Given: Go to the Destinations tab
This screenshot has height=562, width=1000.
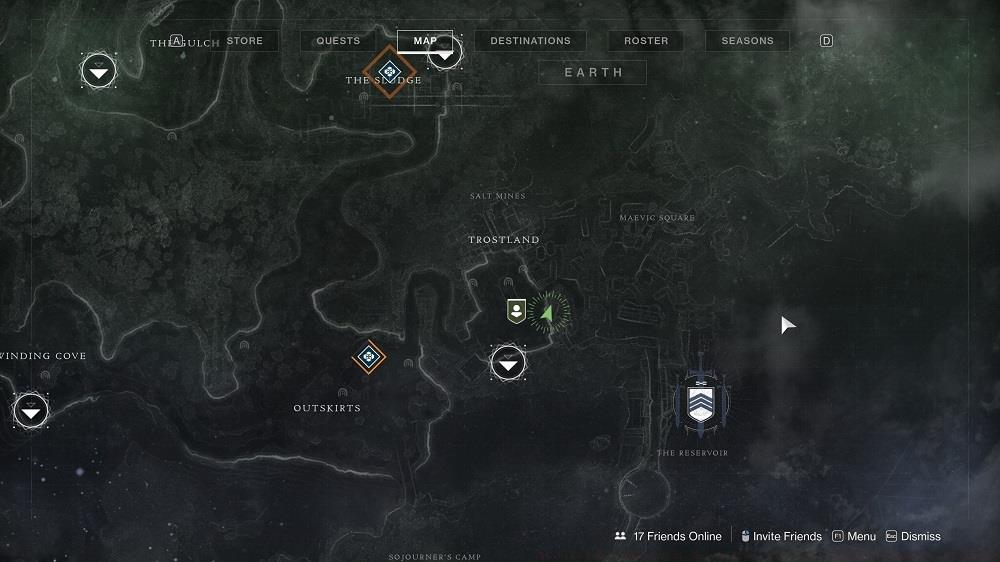Looking at the screenshot, I should coord(530,41).
